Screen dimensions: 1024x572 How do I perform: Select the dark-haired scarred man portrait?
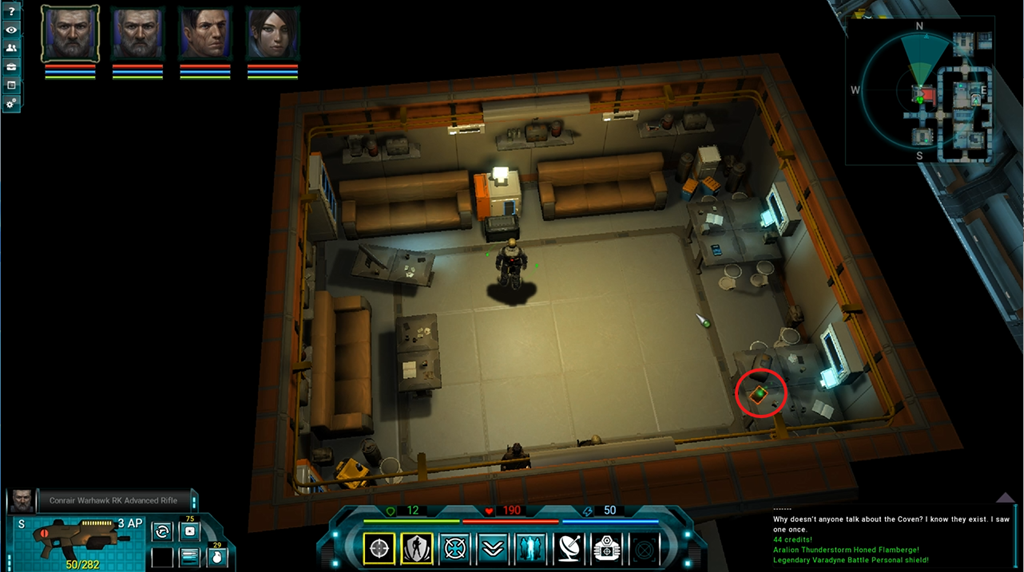click(205, 34)
